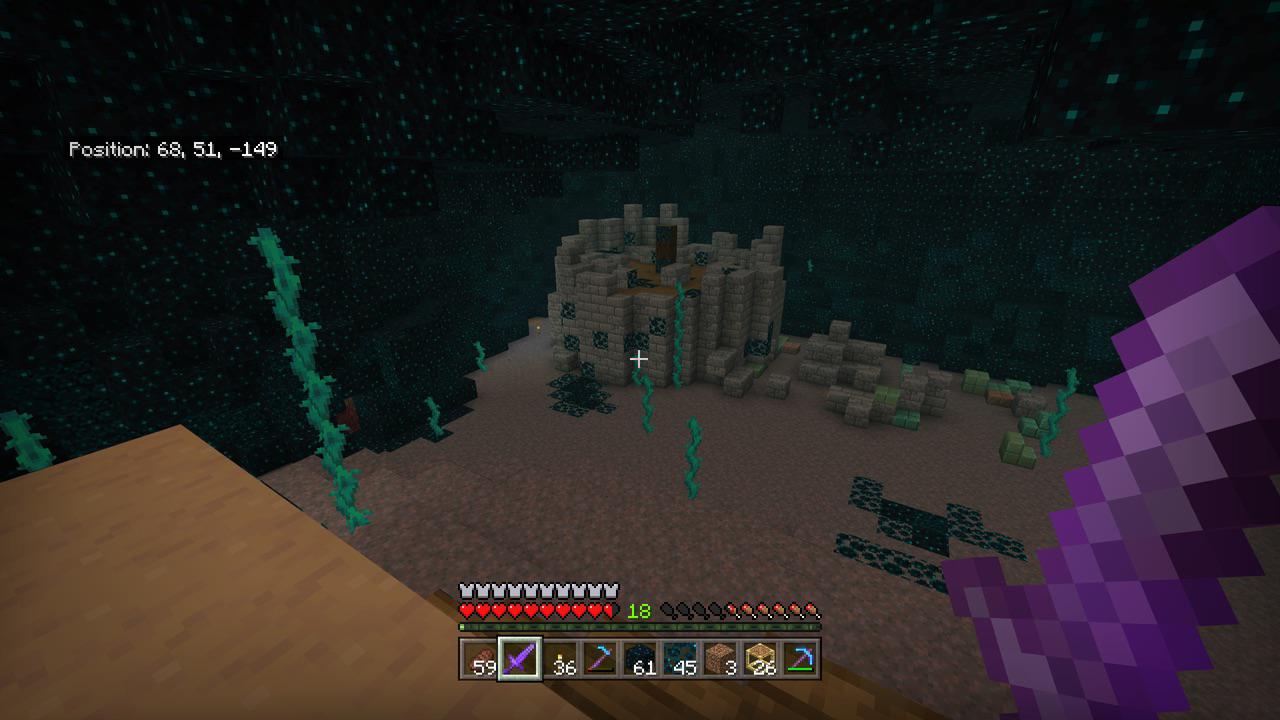Screen dimensions: 1280x720
Task: Select the cooked meat stack of 59
Action: click(x=480, y=659)
